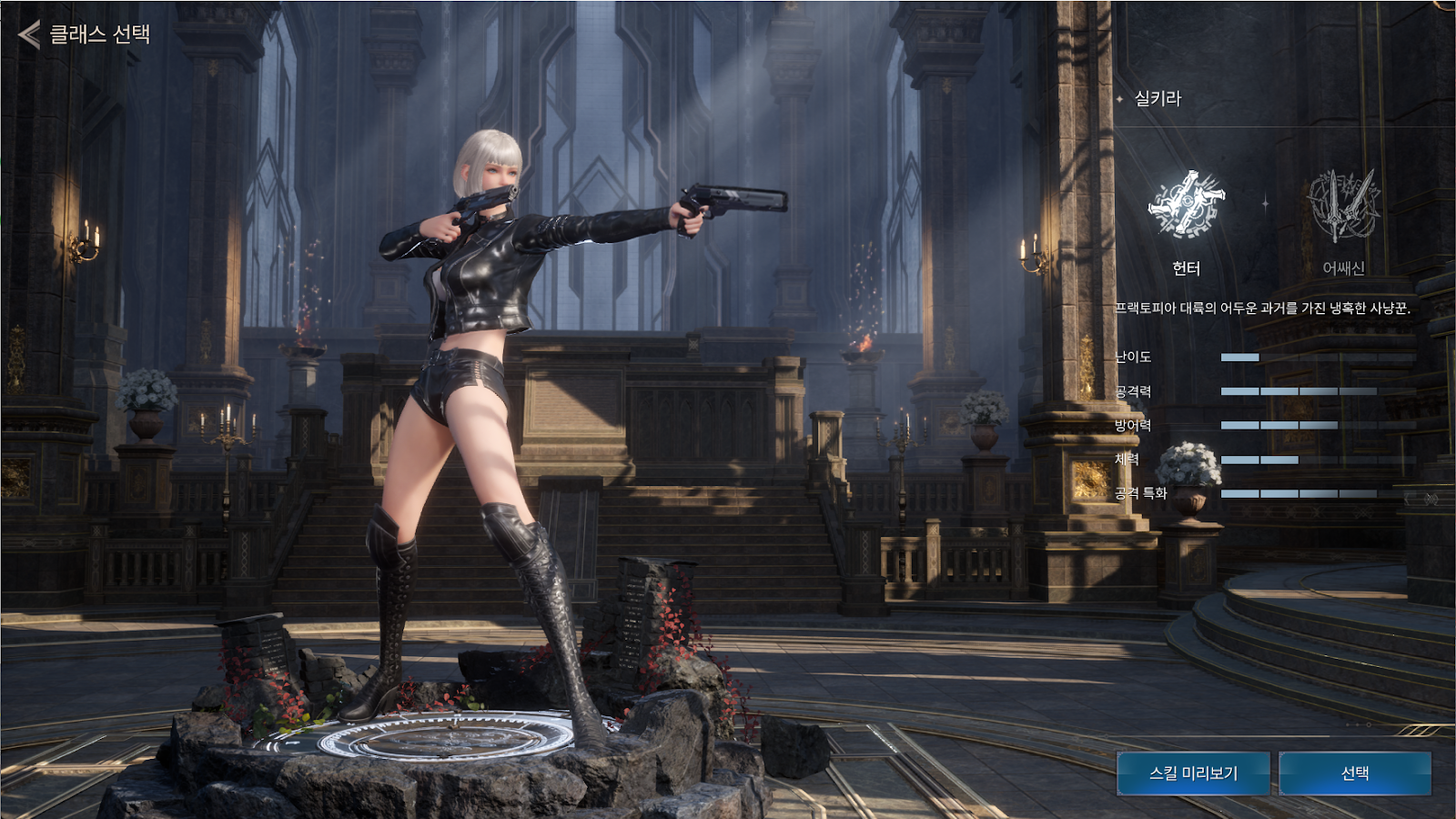Confirm class with 선택 button

pos(1355,773)
